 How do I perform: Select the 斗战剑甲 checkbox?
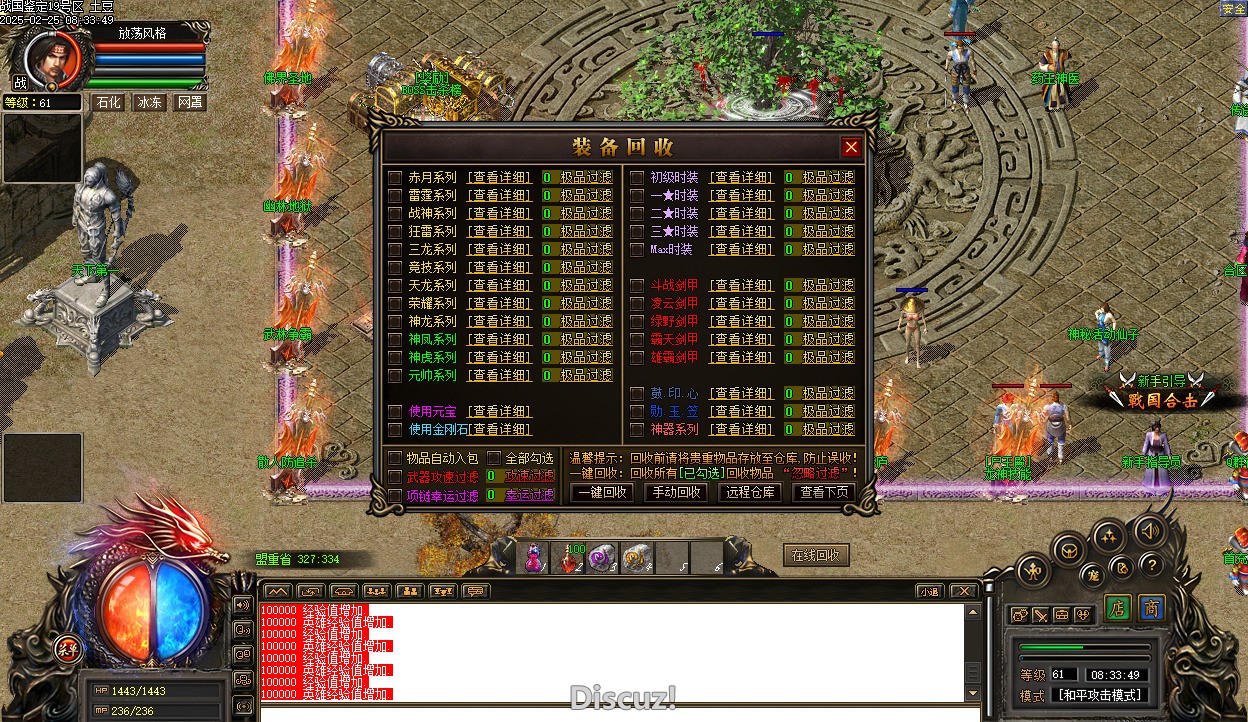[x=638, y=286]
